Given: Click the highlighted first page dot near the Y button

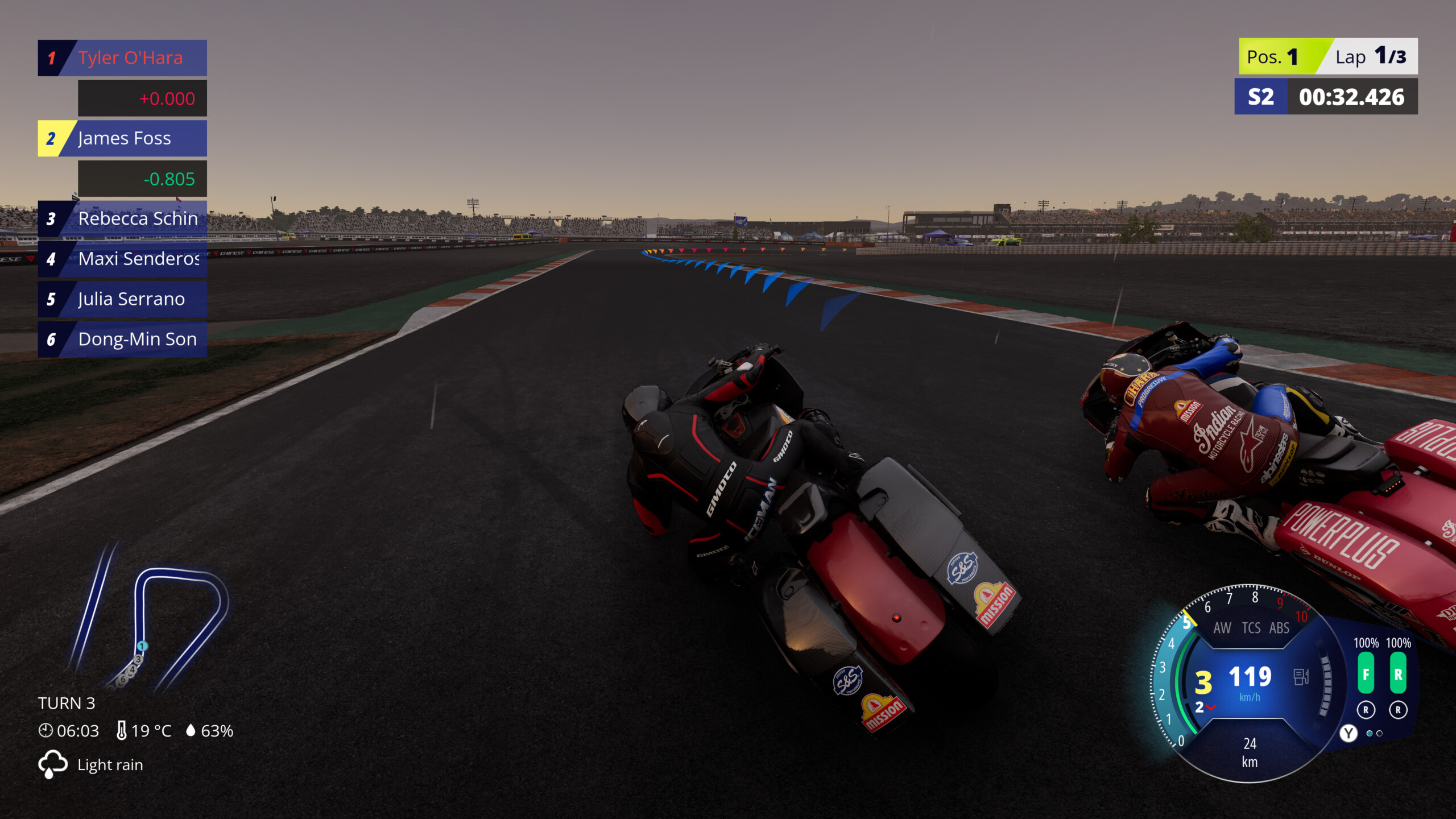Looking at the screenshot, I should coord(1370,733).
